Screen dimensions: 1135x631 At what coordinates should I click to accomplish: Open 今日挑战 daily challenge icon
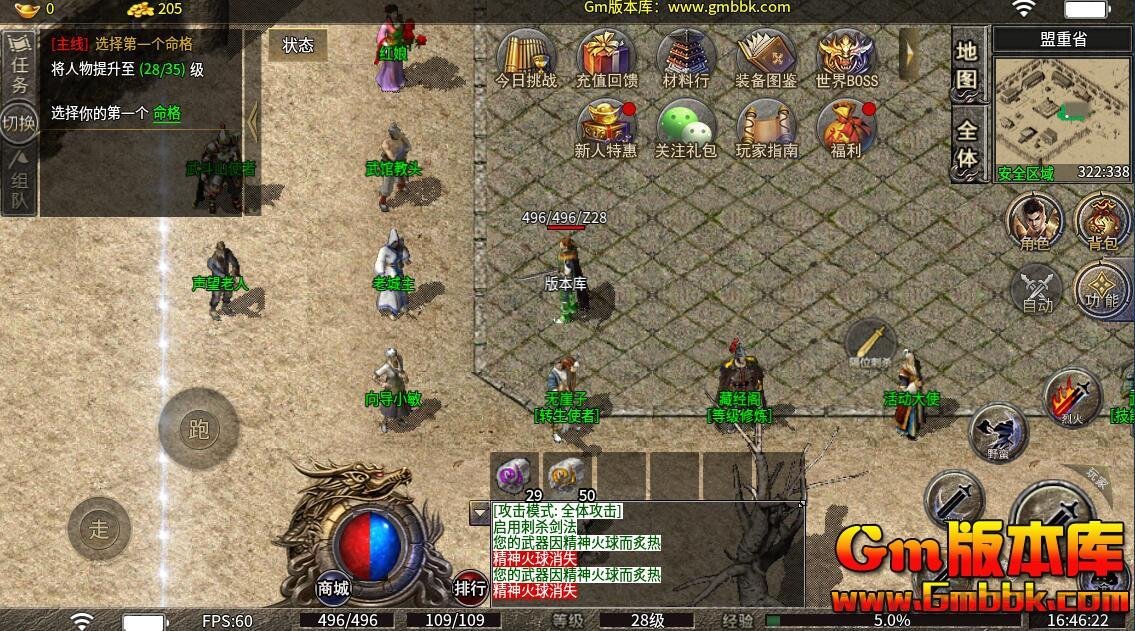526,56
